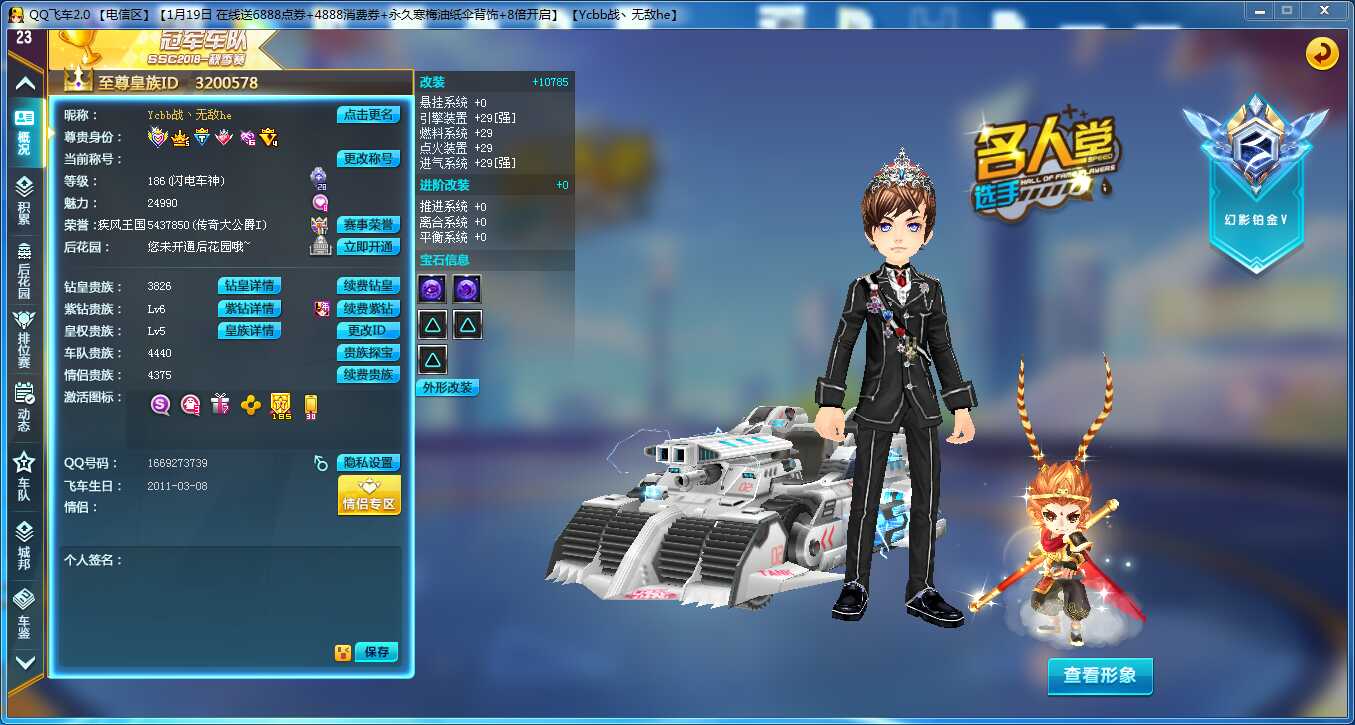Switch to the 概况 overview tab
Viewport: 1355px width, 725px height.
point(24,125)
